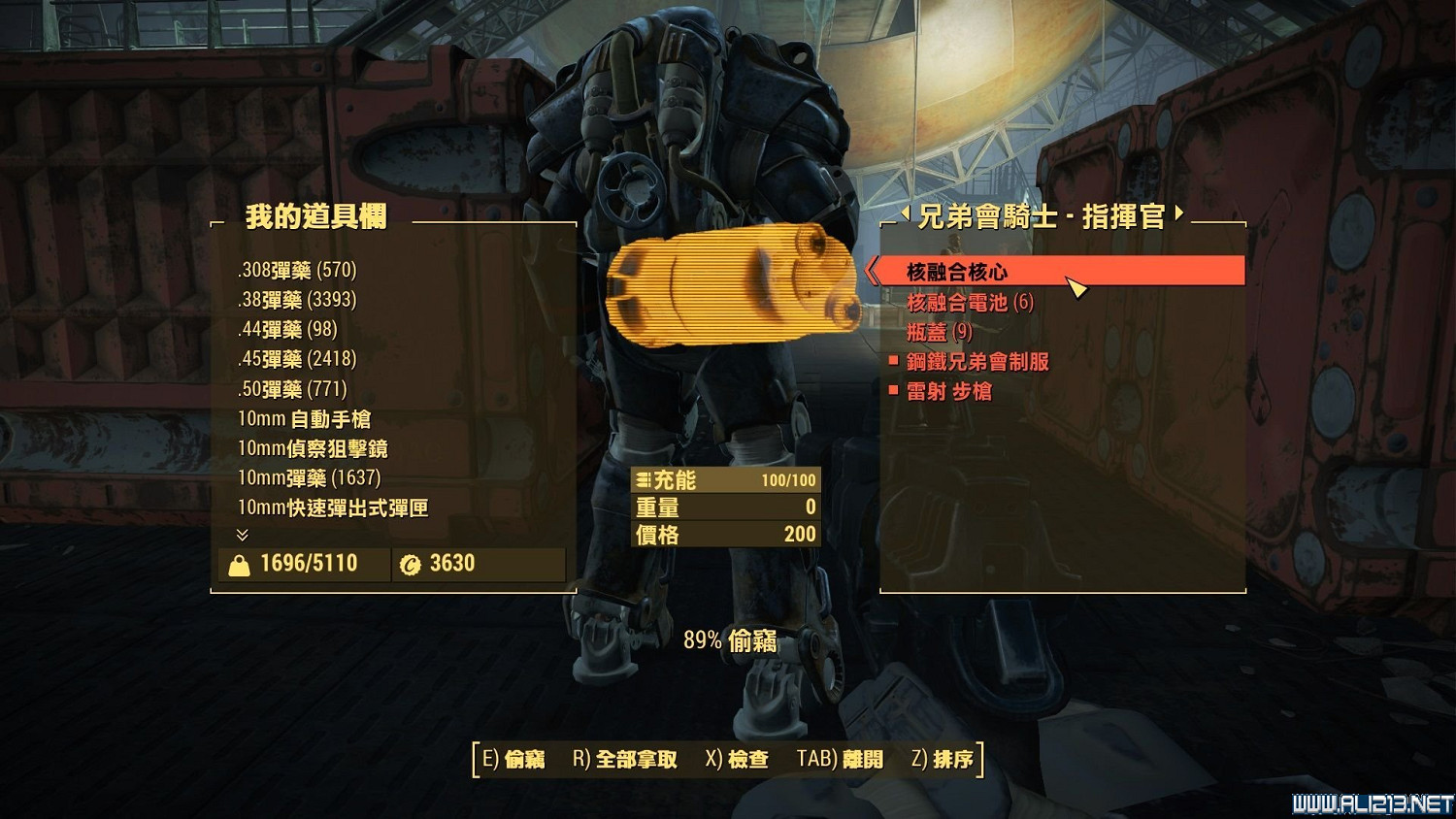Screen dimensions: 1456x819
Task: Select 核融合電池 (6) in the commander's inventory
Action: (971, 302)
